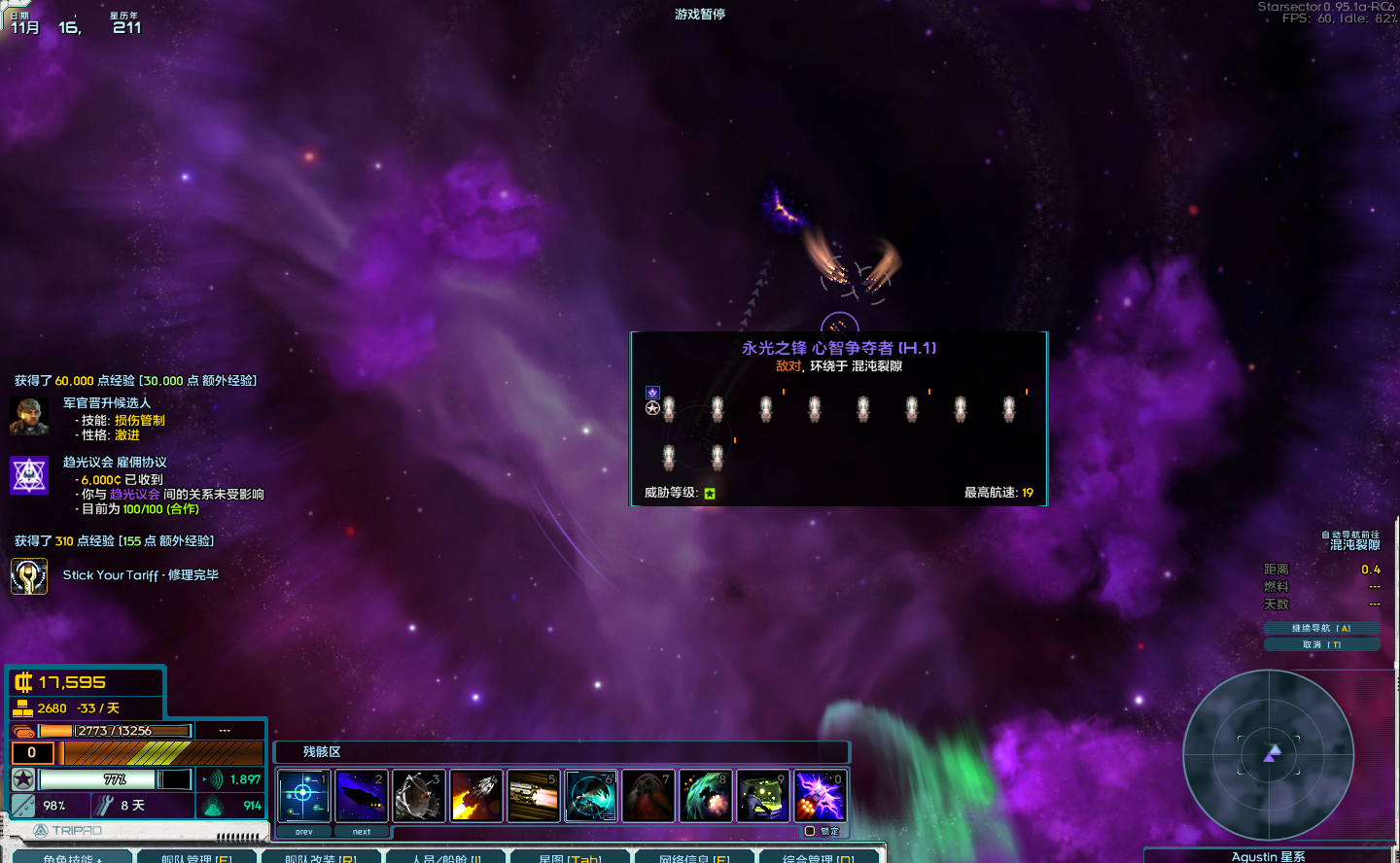
Task: Open the 综合管理 command tab
Action: (819, 857)
